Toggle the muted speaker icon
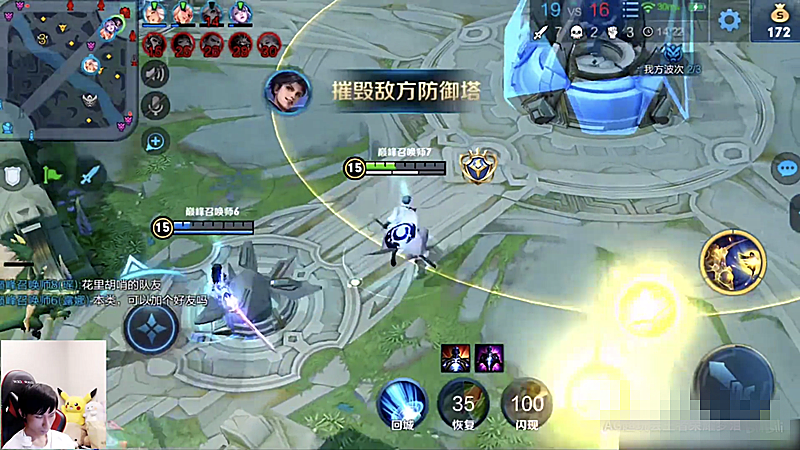This screenshot has width=800, height=450. 154,72
